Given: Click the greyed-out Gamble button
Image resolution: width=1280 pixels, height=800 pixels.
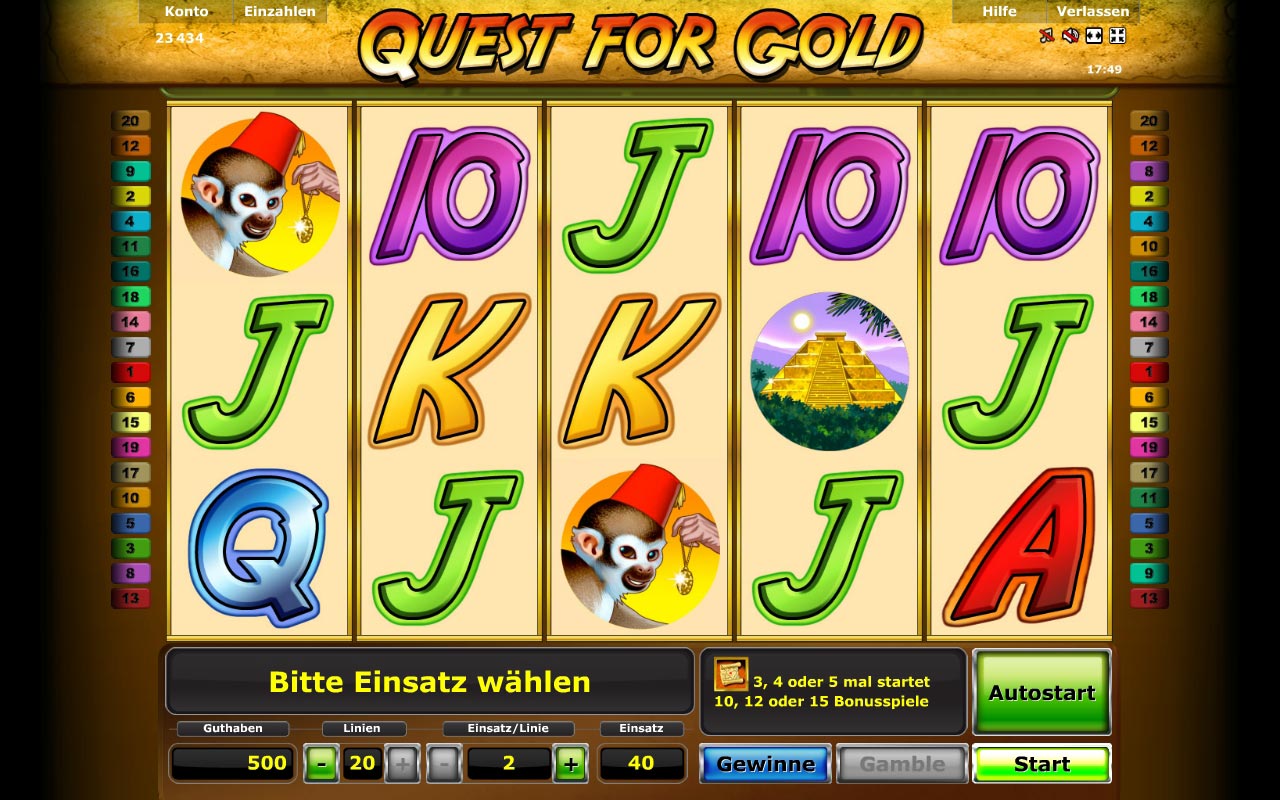Looking at the screenshot, I should click(x=902, y=764).
